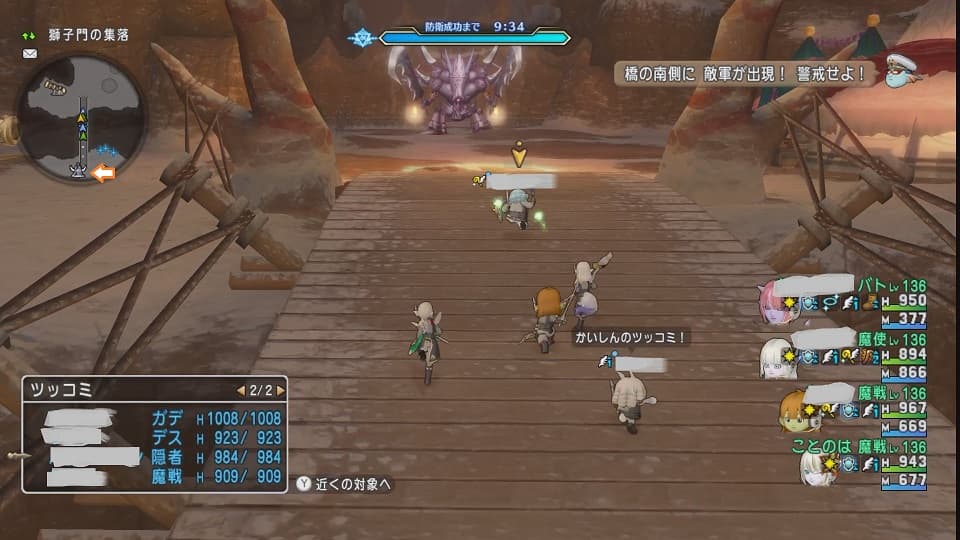
Task: Click the green connection arrows icon
Action: (29, 36)
